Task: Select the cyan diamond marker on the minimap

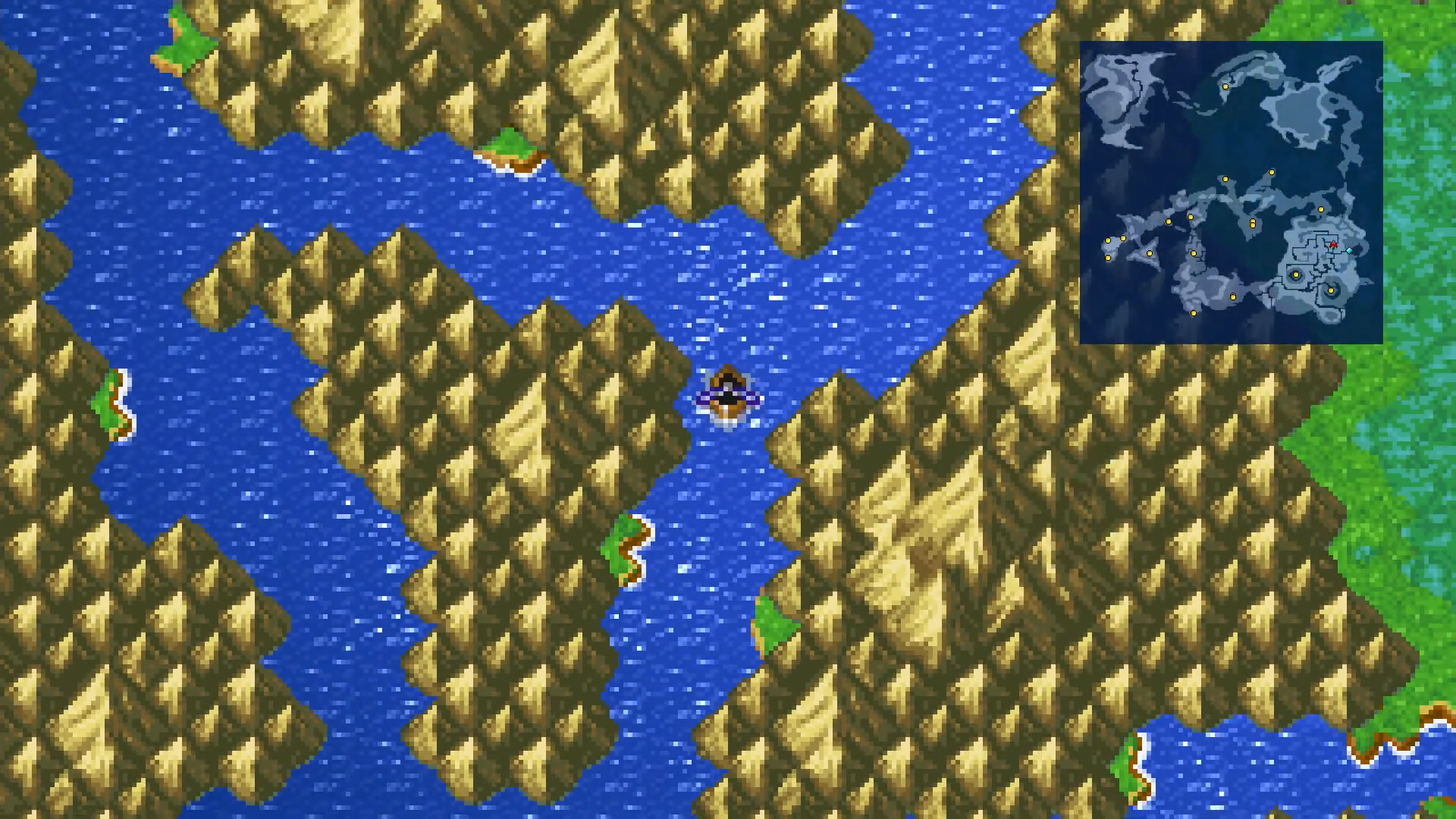Action: coord(1349,249)
